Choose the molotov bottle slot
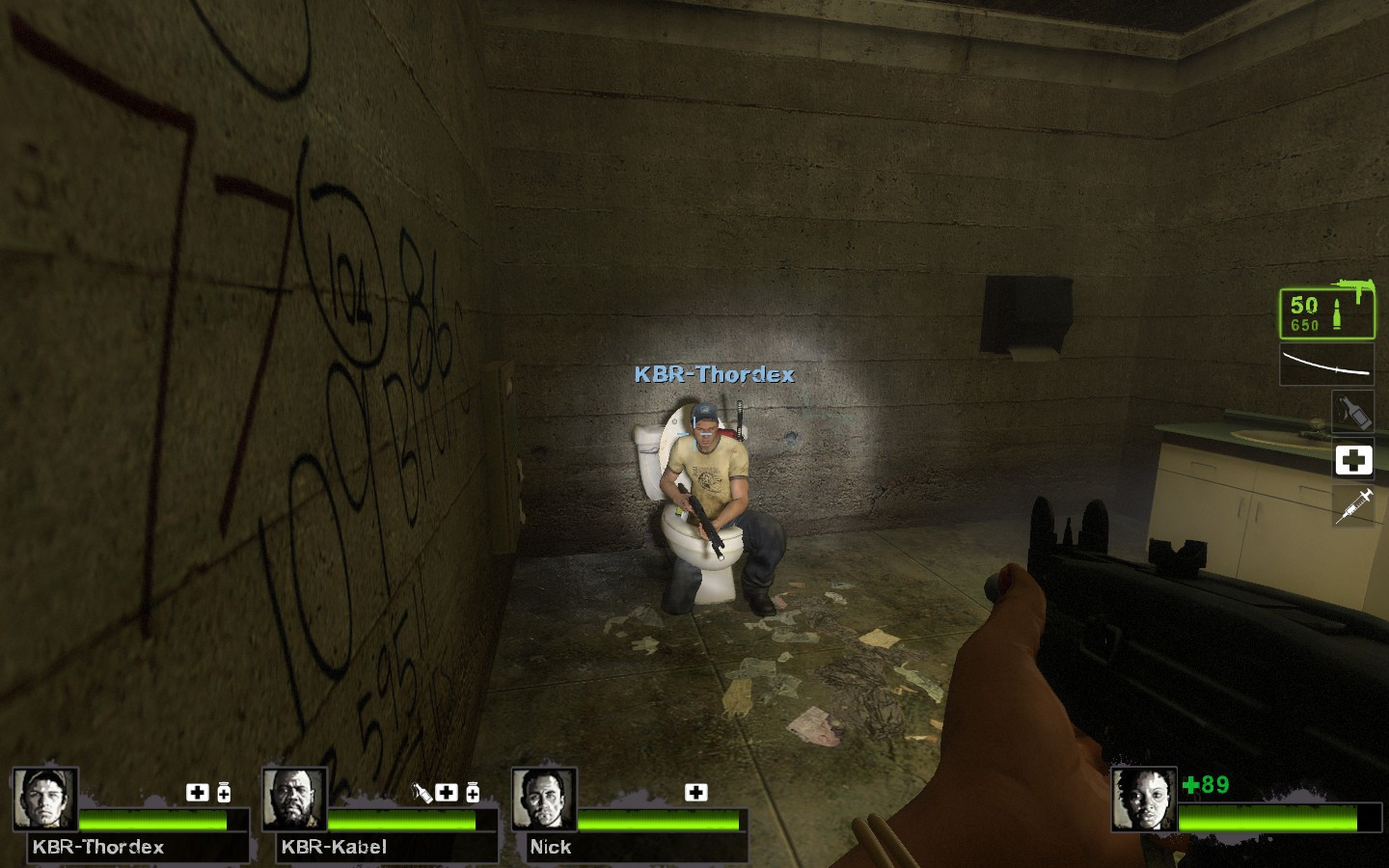This screenshot has width=1389, height=868. 1353,412
